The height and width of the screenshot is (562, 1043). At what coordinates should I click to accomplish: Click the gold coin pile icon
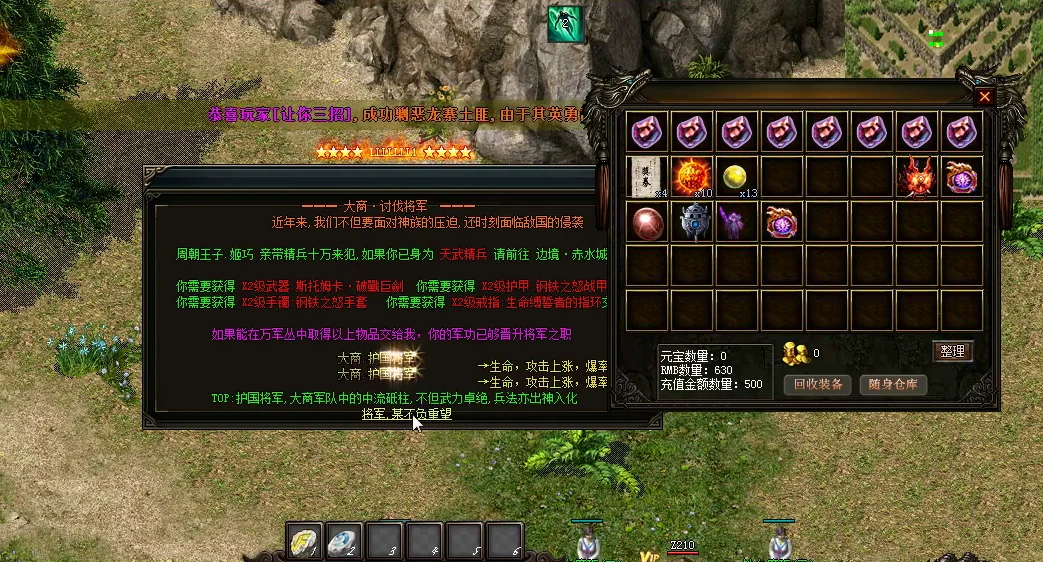794,352
